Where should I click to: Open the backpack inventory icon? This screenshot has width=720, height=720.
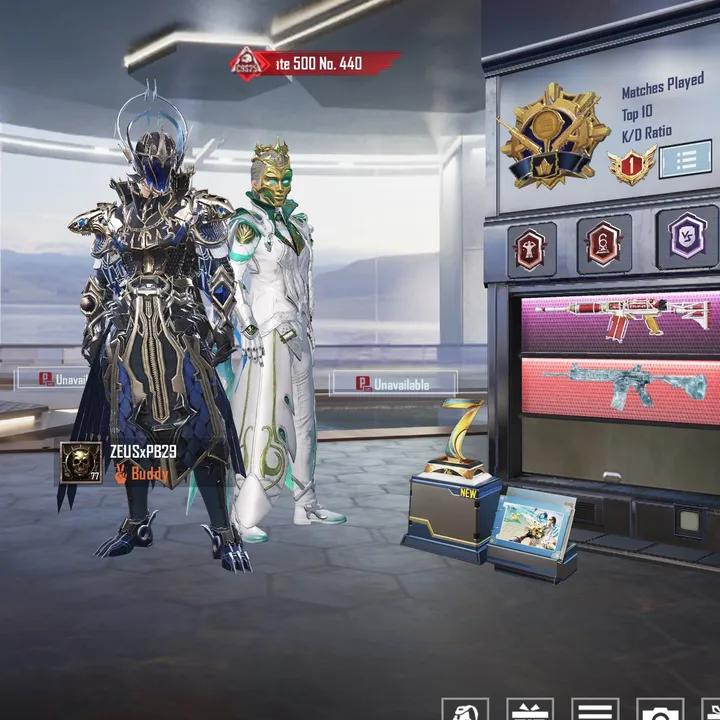pyautogui.click(x=465, y=709)
